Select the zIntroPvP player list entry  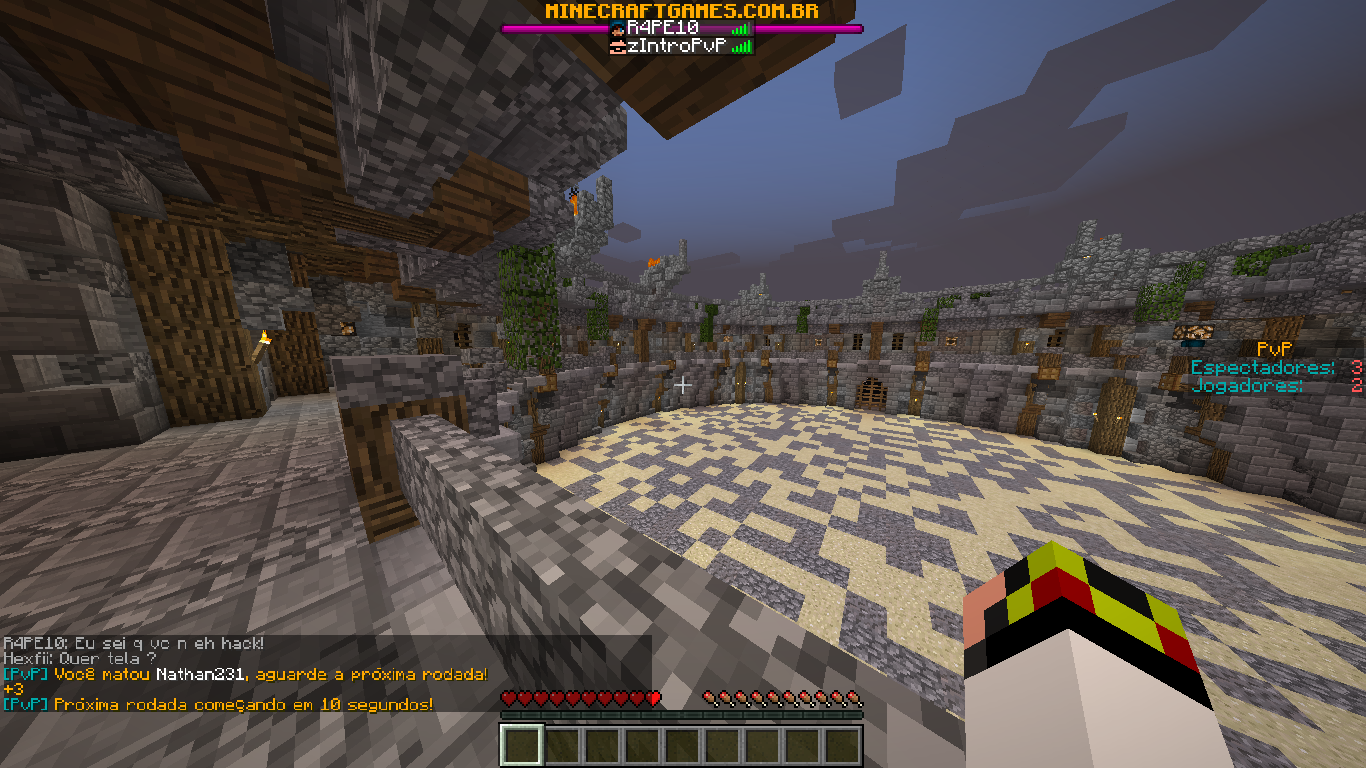click(680, 45)
